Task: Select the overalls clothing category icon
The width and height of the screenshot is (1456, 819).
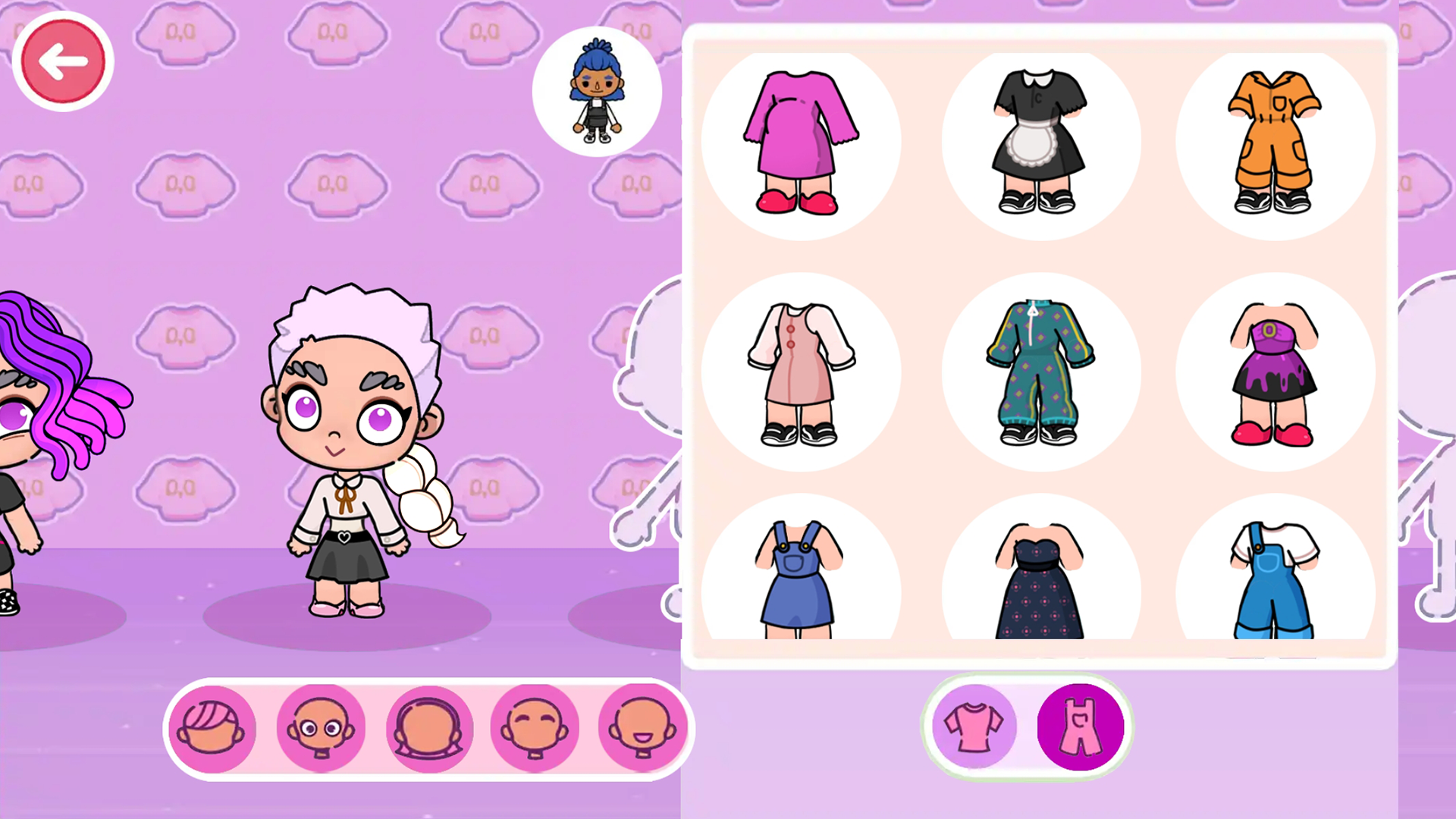Action: pos(1080,726)
